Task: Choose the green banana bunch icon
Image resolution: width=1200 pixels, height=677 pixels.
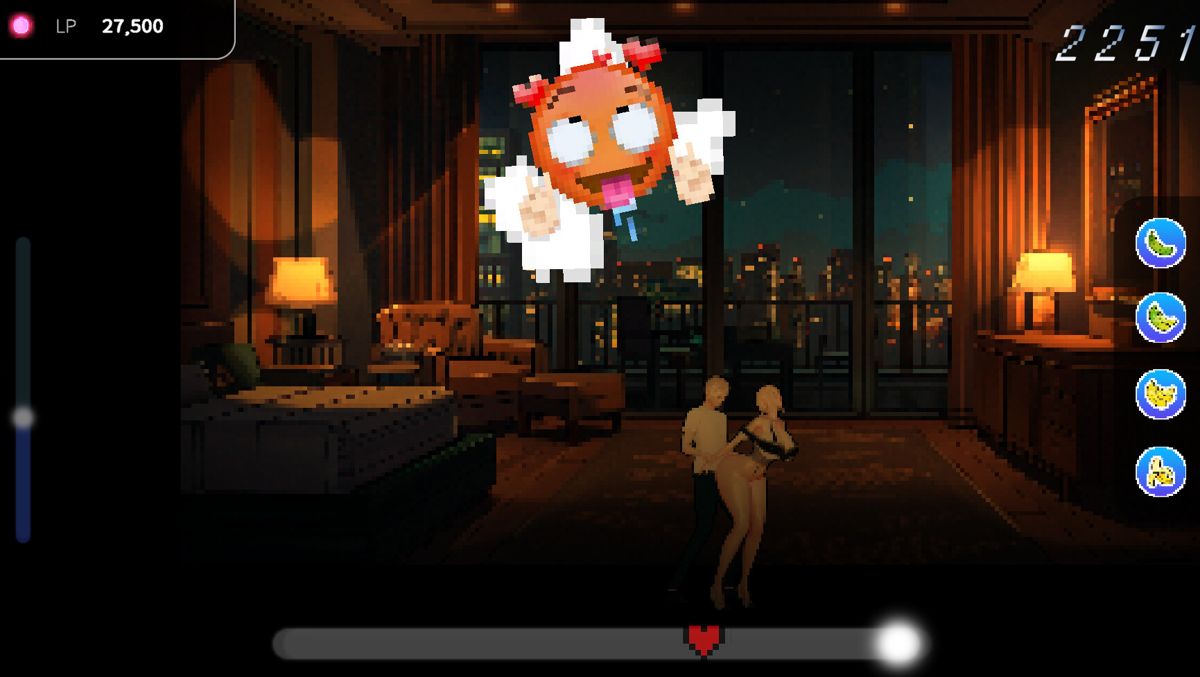Action: [x=1160, y=318]
